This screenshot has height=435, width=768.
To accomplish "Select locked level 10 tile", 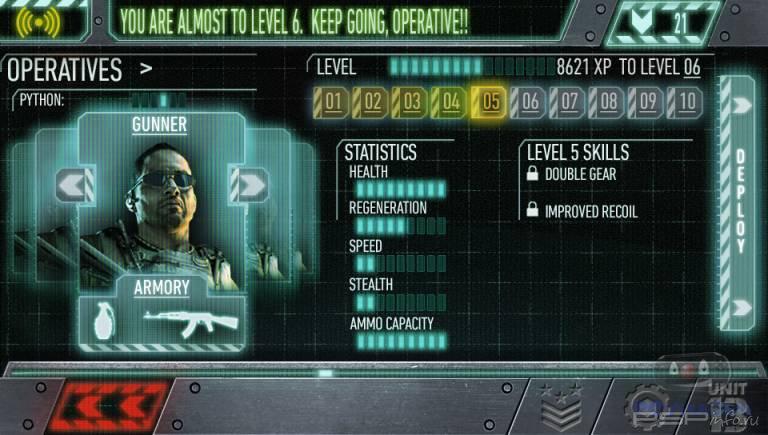I will tap(686, 101).
